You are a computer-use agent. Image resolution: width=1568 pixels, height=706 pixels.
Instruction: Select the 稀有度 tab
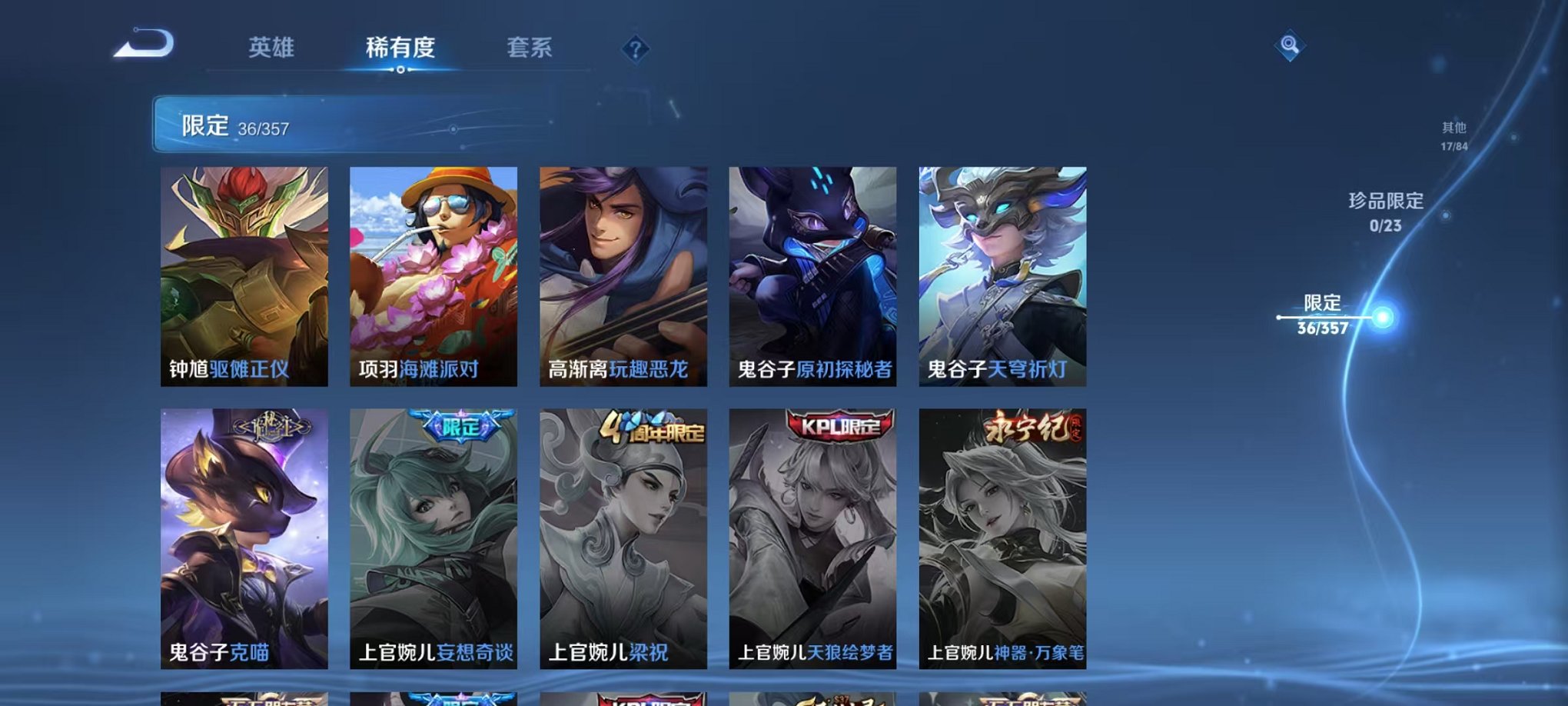(400, 48)
